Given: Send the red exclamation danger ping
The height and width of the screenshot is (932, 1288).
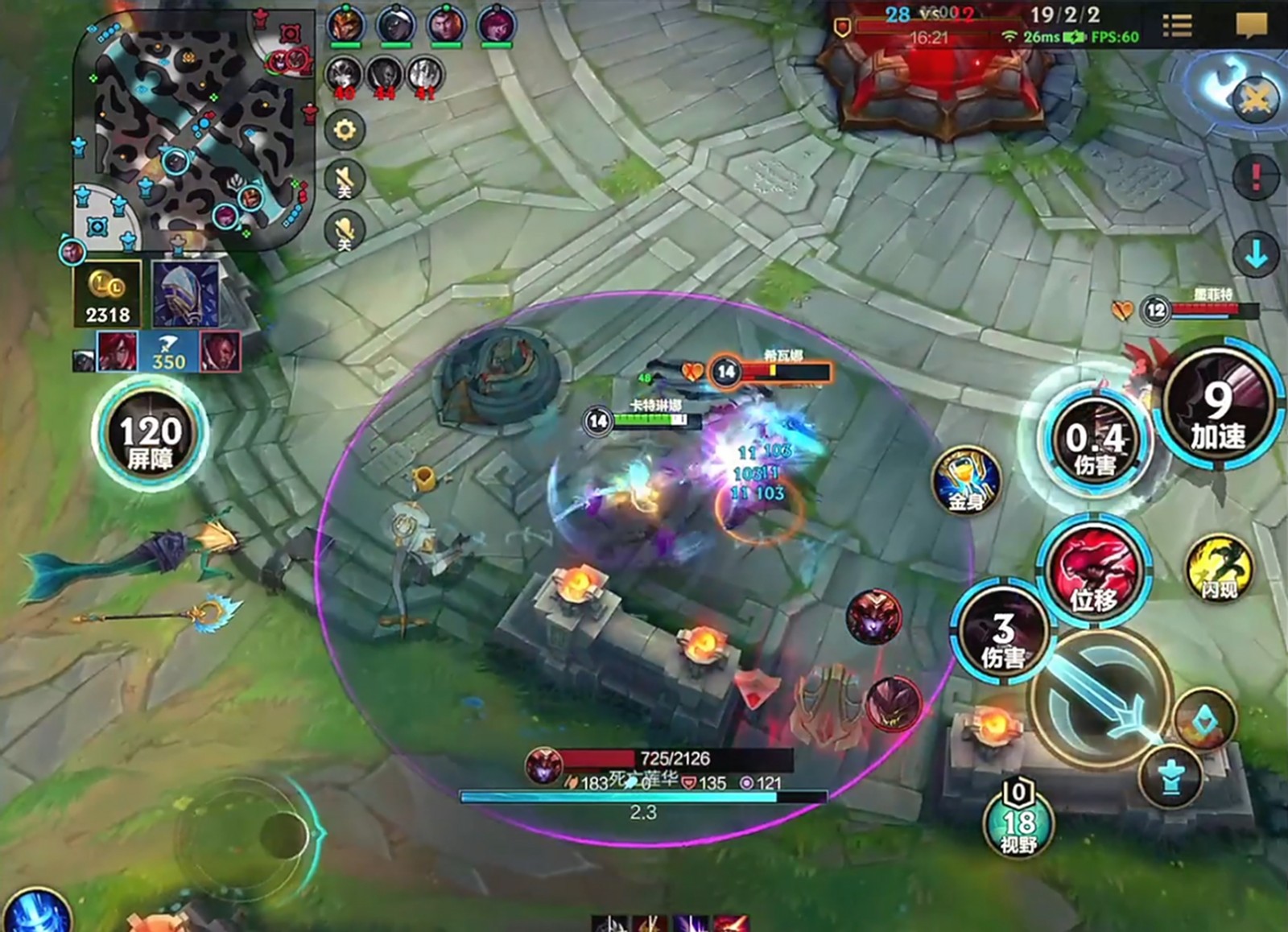Looking at the screenshot, I should [x=1256, y=175].
